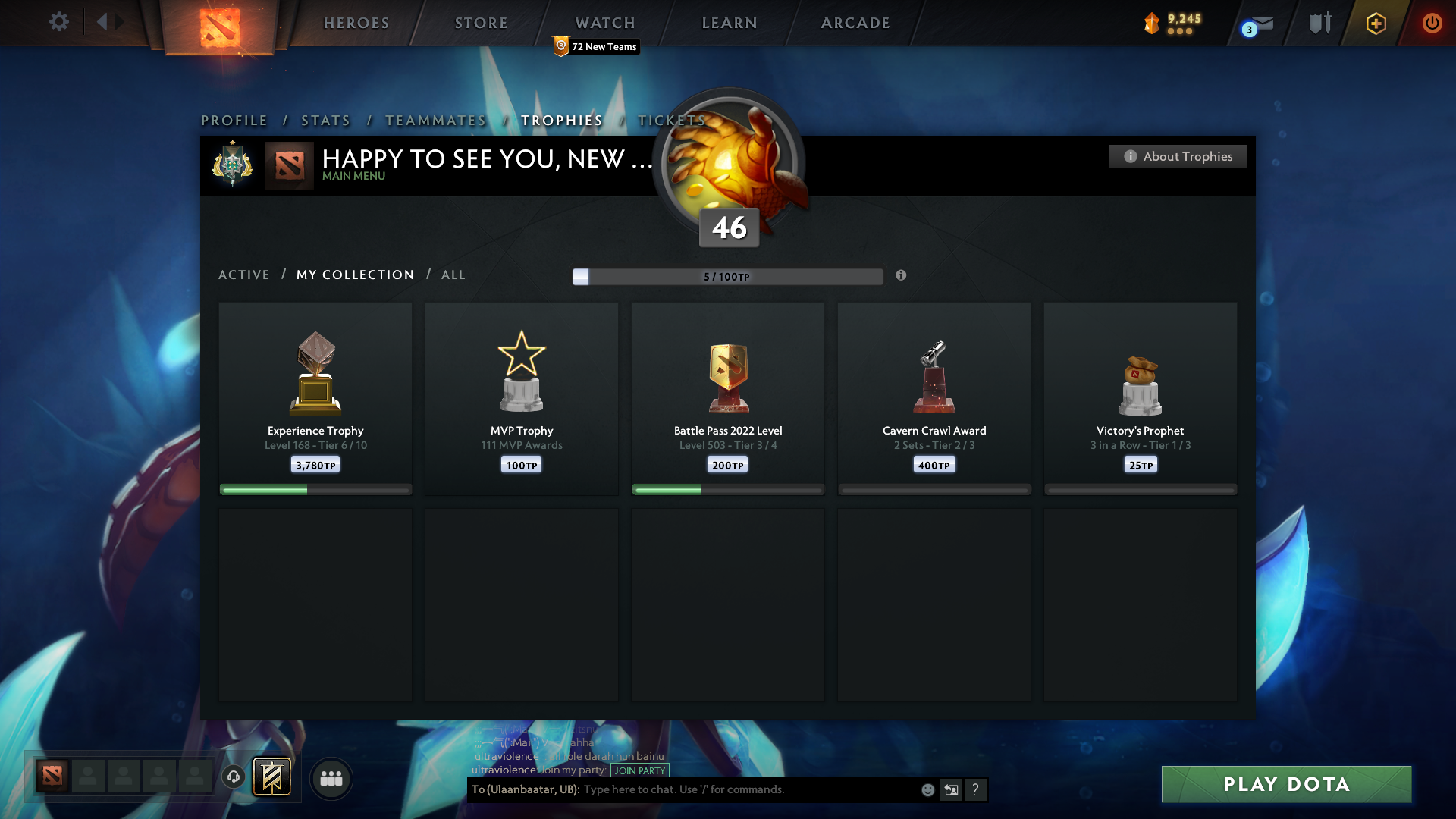The width and height of the screenshot is (1456, 819).
Task: Click the question mark chat help
Action: point(976,789)
